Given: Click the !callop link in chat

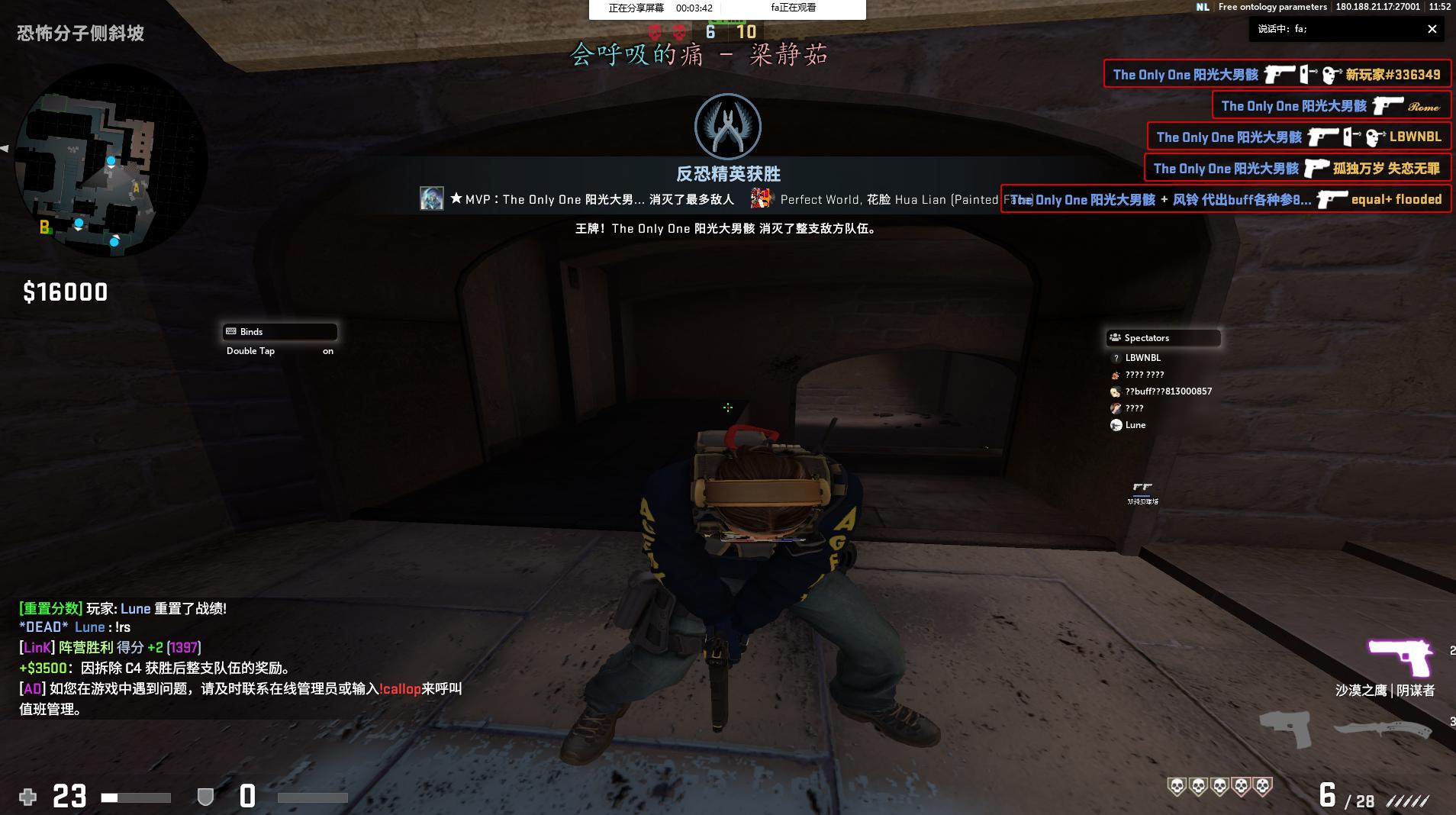Looking at the screenshot, I should point(400,689).
